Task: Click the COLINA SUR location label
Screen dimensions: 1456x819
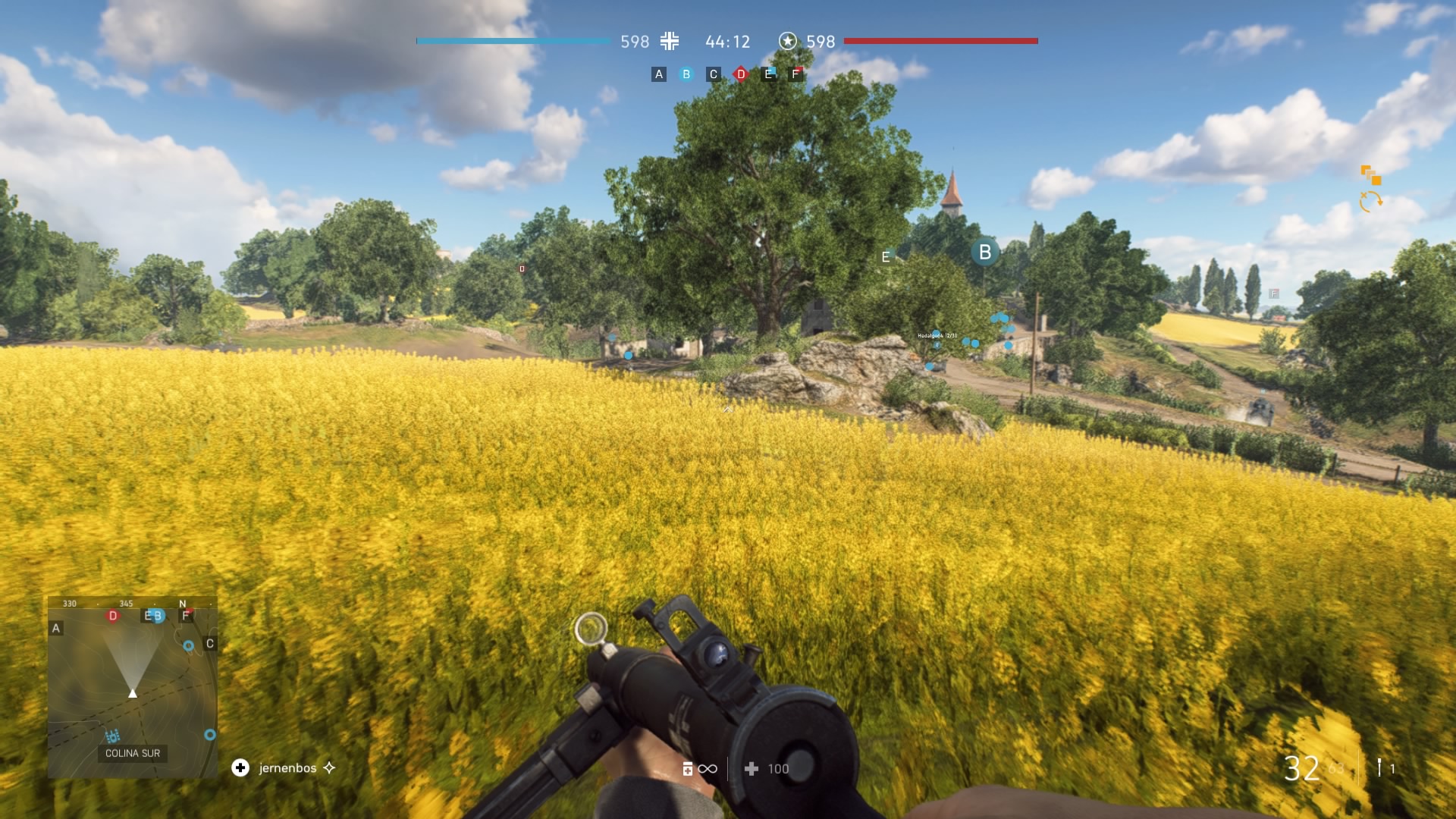Action: 133,753
